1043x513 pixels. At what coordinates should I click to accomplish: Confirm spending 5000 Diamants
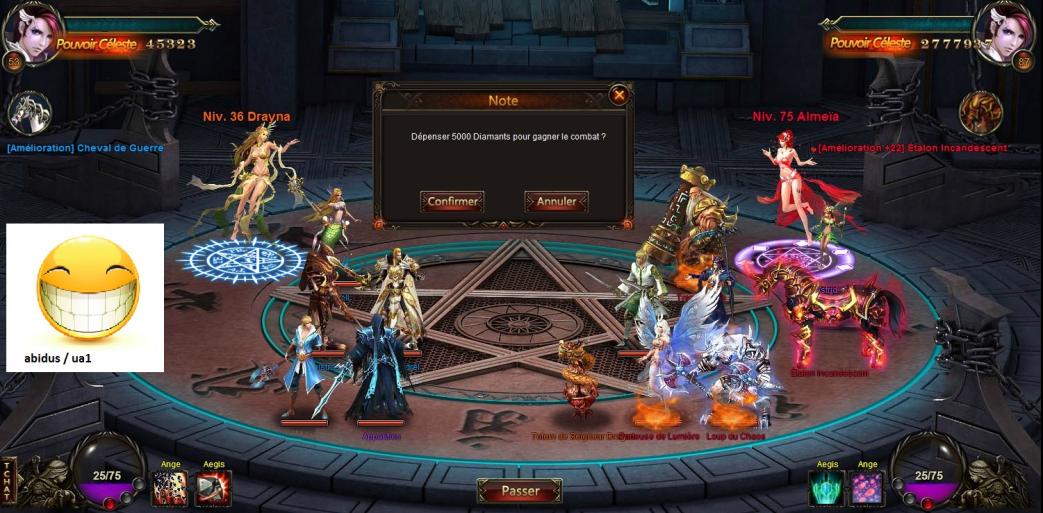coord(452,202)
